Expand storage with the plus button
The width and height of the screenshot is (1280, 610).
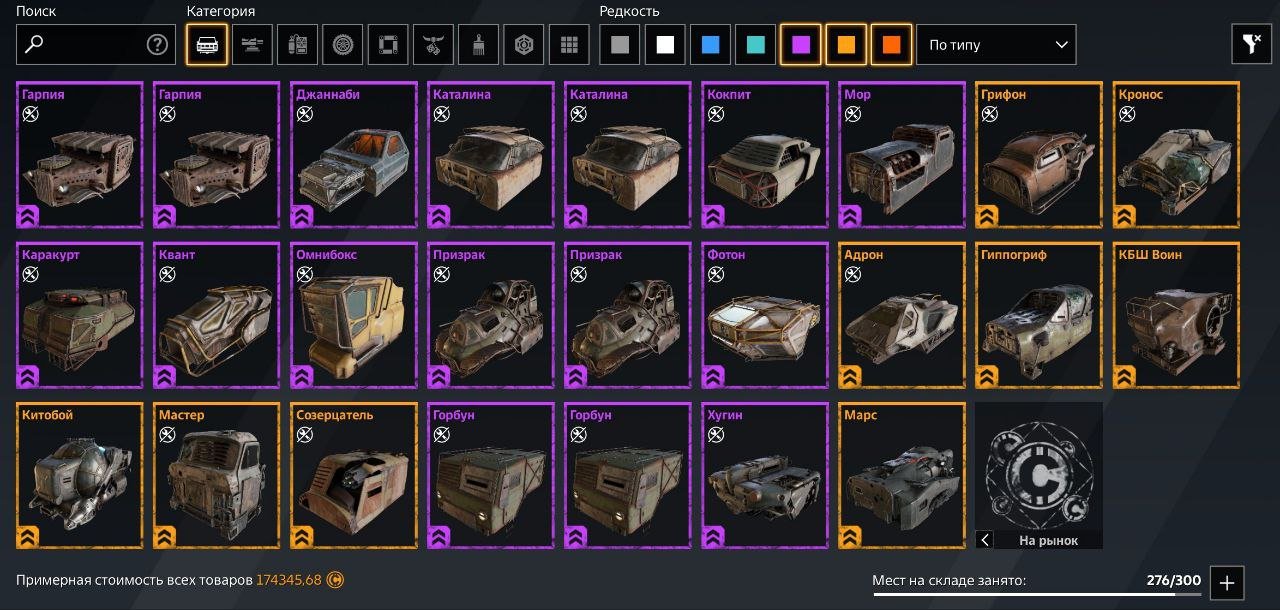tap(1227, 582)
